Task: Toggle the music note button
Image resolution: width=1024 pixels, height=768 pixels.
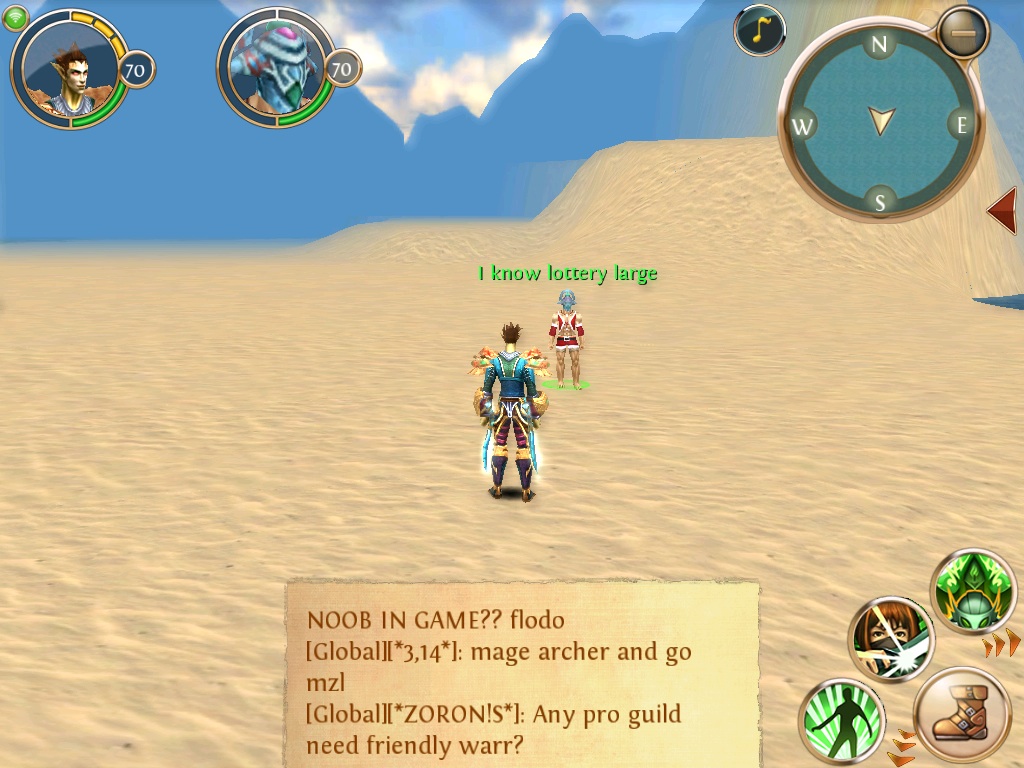Action: click(x=759, y=30)
